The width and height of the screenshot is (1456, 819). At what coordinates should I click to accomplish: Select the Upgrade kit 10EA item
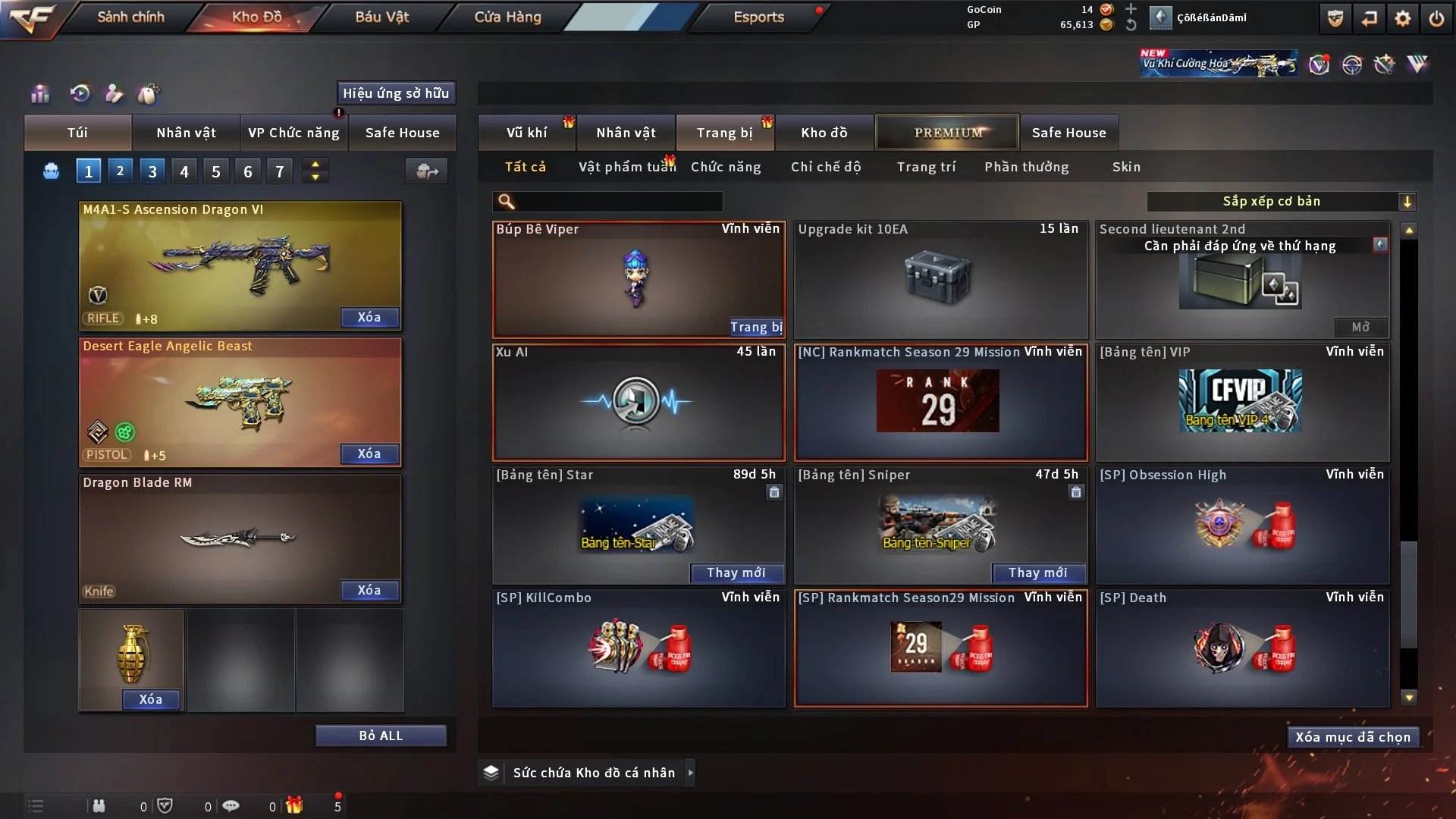(x=940, y=279)
